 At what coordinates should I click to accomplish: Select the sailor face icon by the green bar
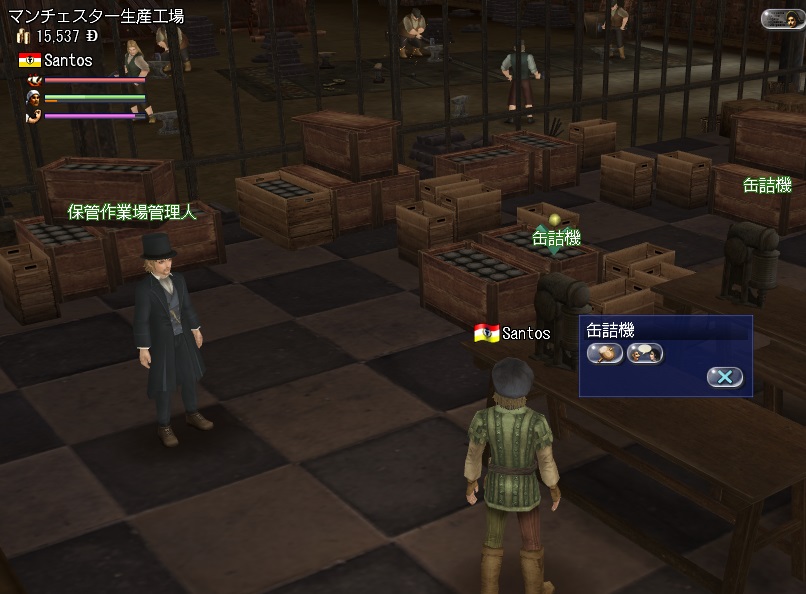(33, 98)
